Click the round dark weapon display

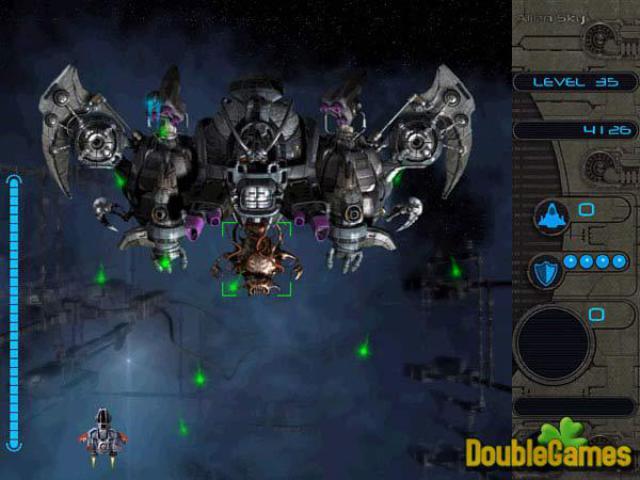point(552,344)
